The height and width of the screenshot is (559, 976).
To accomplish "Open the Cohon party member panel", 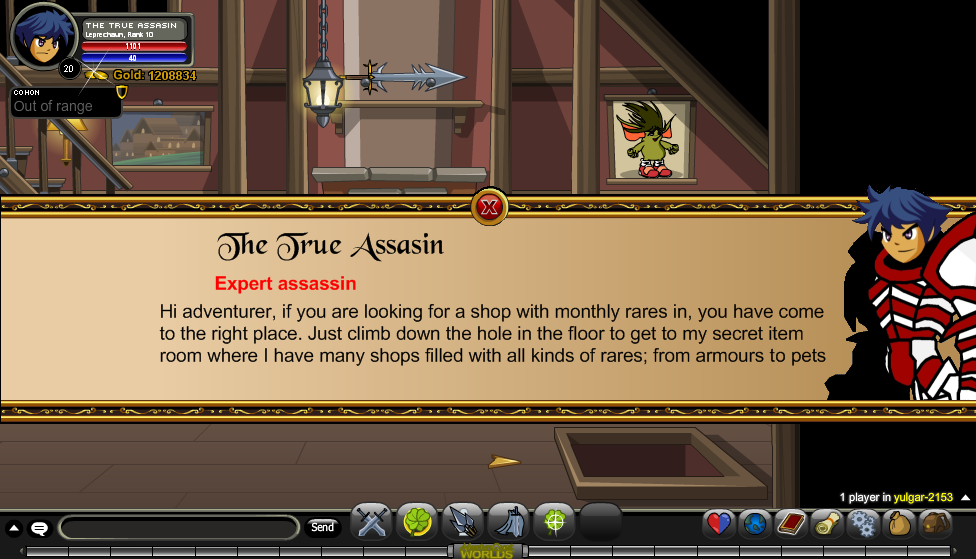I will click(x=65, y=102).
